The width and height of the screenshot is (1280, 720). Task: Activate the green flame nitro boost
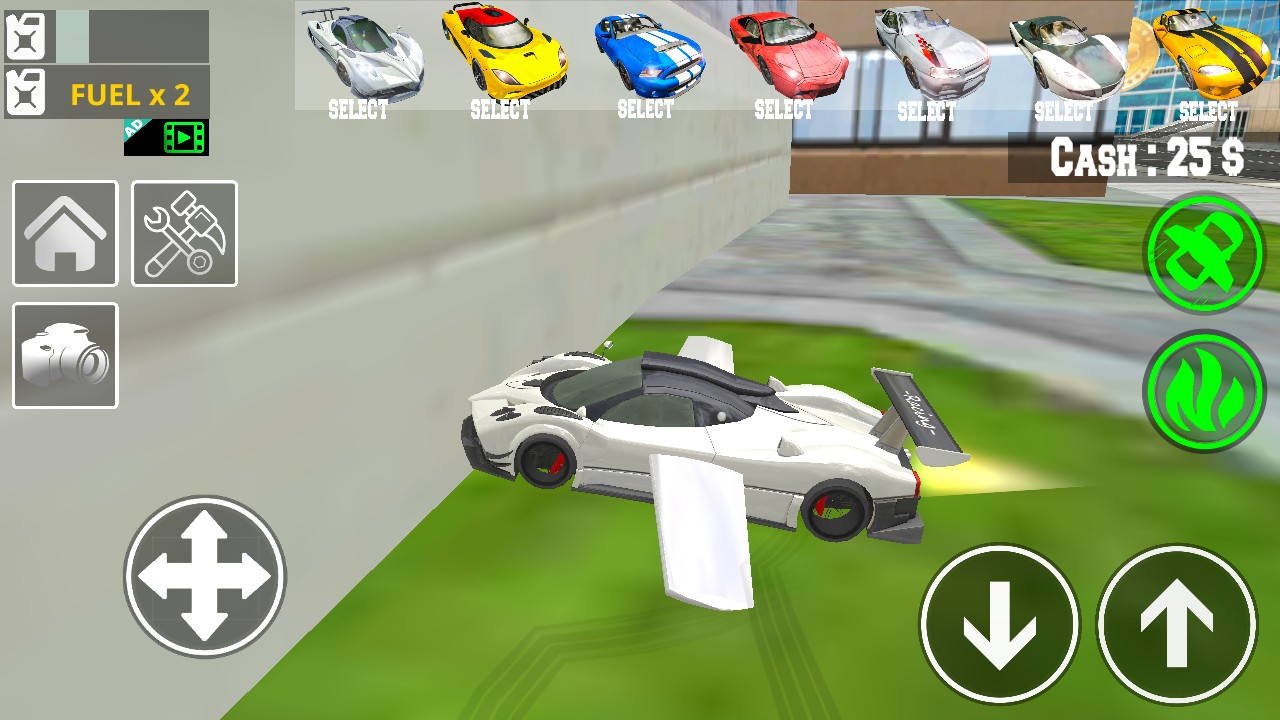coord(1204,390)
